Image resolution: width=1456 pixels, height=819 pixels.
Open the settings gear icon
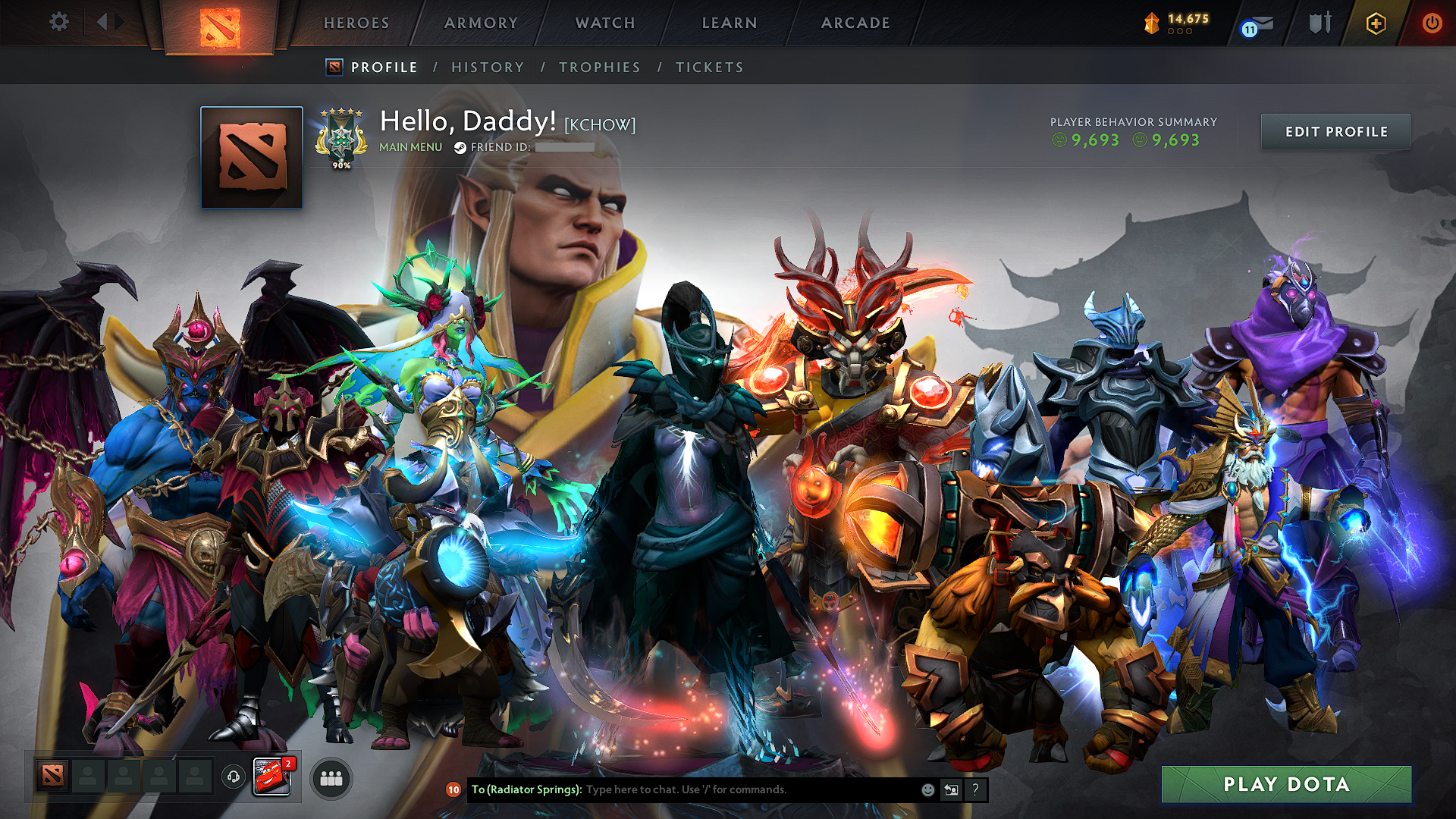pos(58,22)
